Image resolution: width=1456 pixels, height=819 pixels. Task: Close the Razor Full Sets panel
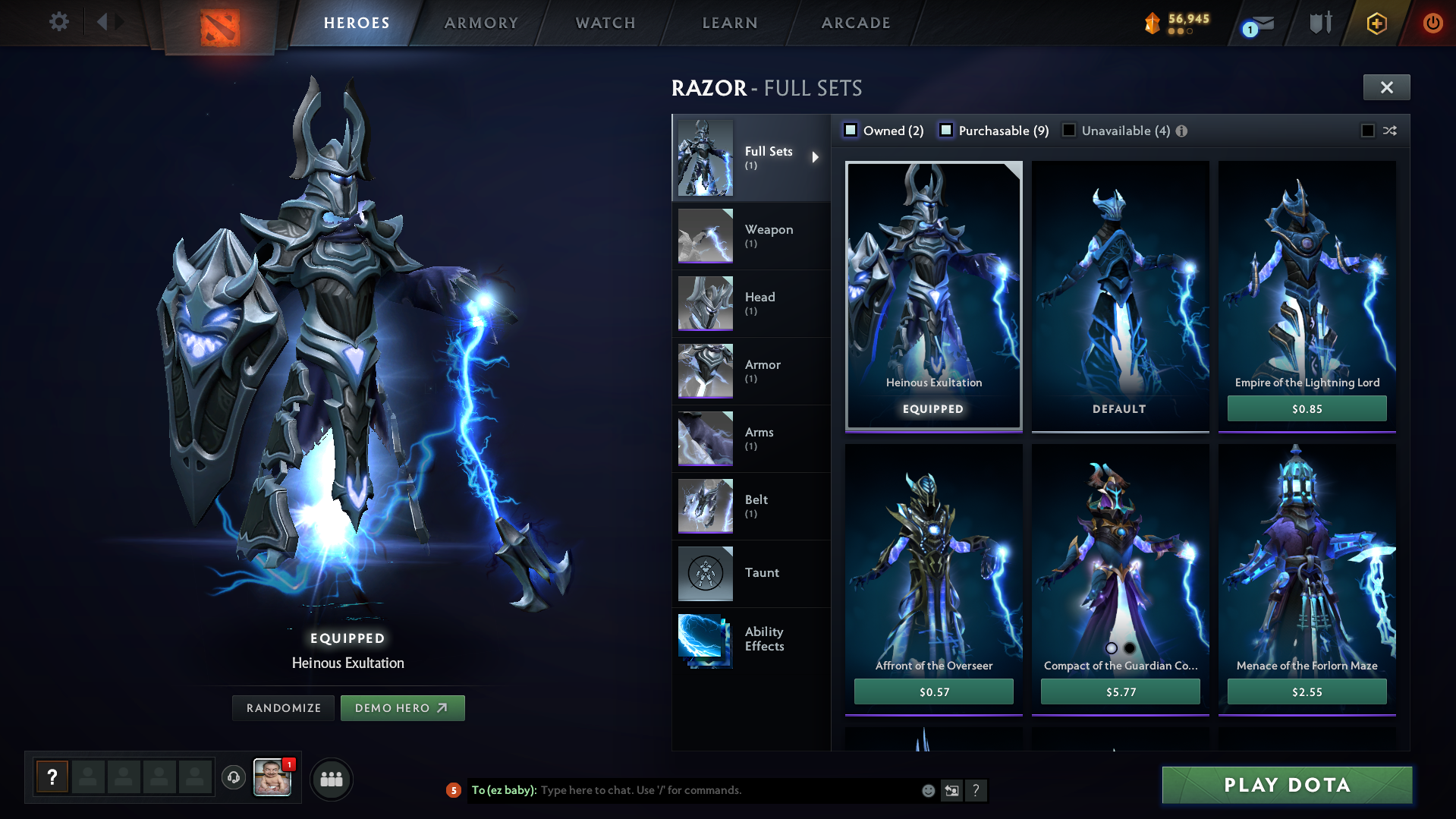coord(1386,87)
